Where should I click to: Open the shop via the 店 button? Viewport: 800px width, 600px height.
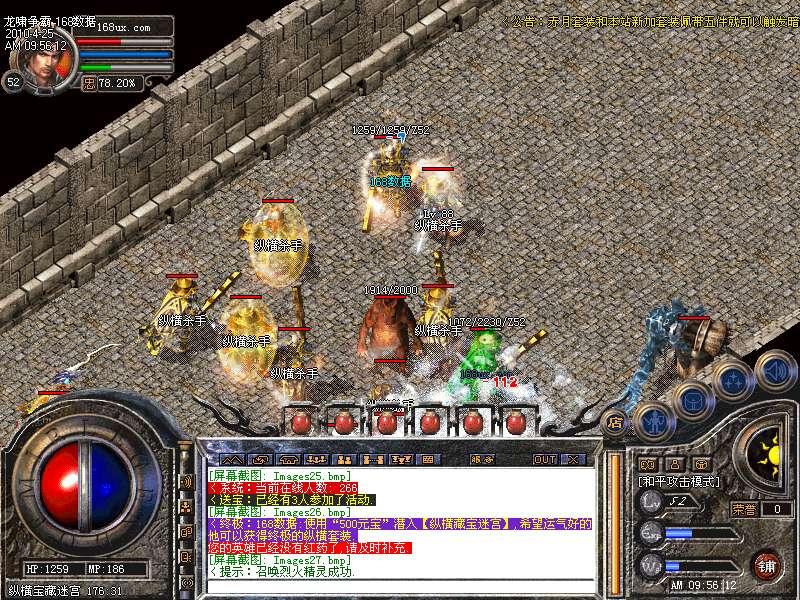click(x=615, y=422)
